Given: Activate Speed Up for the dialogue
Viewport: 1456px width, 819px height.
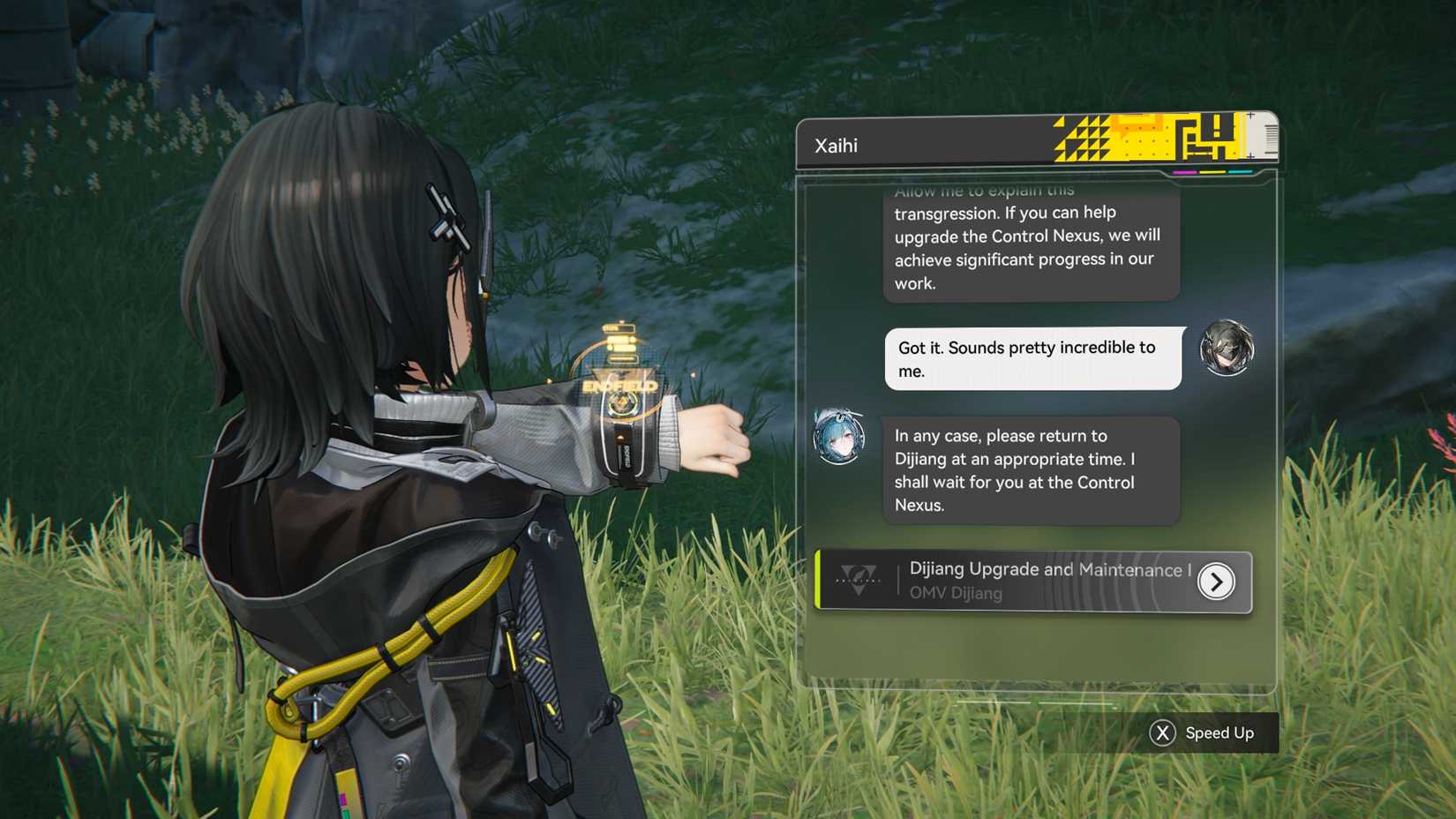Looking at the screenshot, I should [1220, 733].
